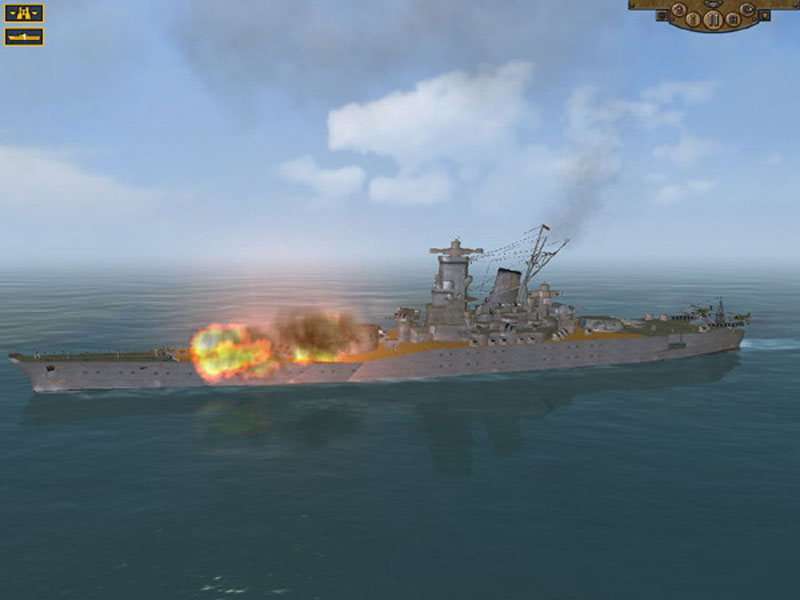Click the binoculars view icon
Screen dimensions: 800x600
(24, 13)
